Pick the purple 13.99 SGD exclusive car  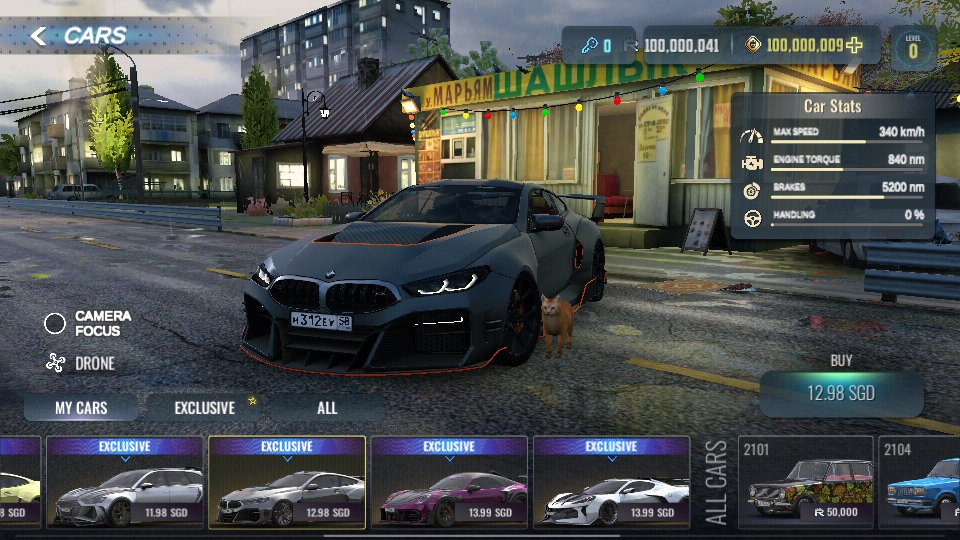point(449,484)
